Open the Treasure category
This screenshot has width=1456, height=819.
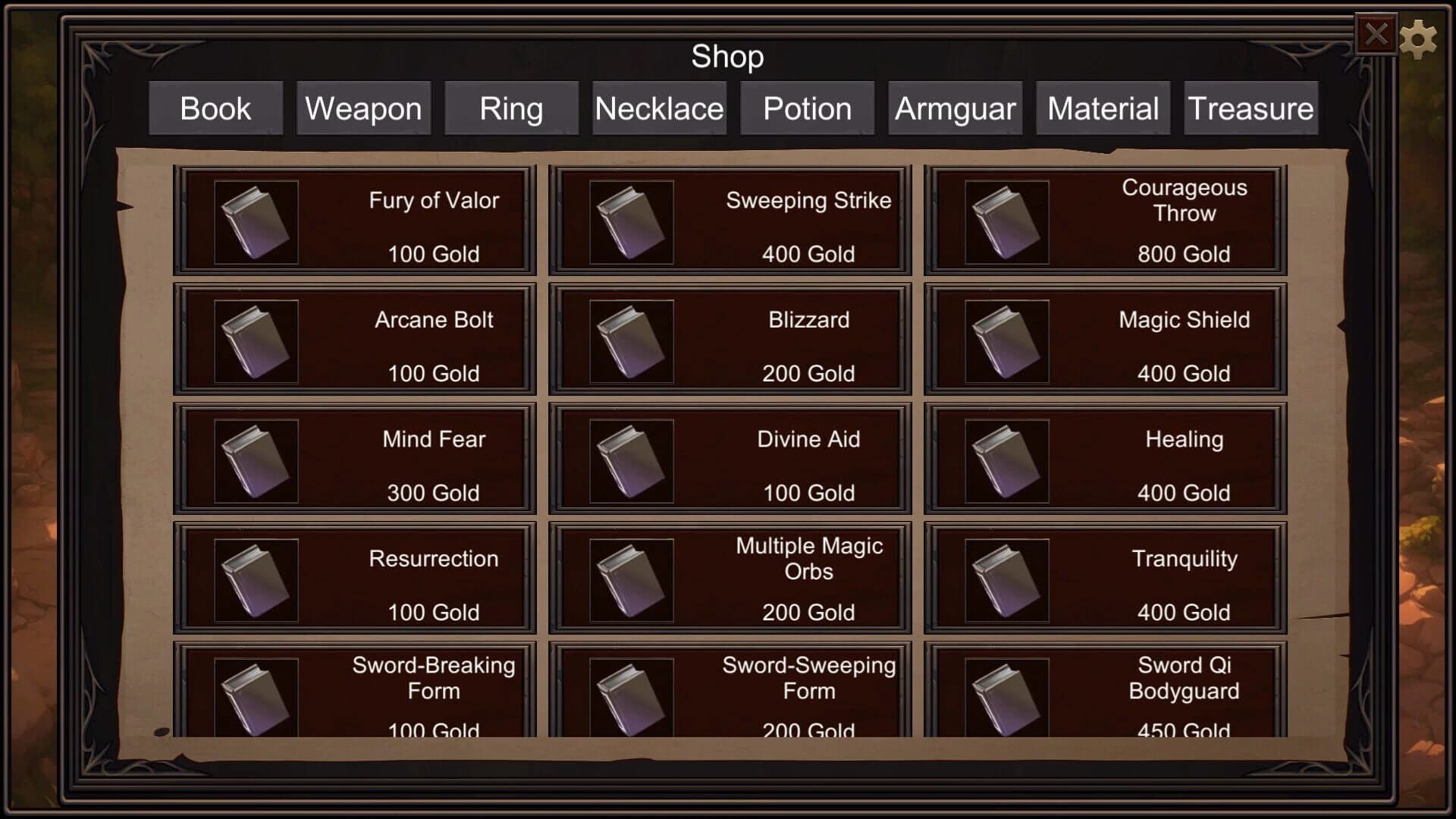point(1250,108)
